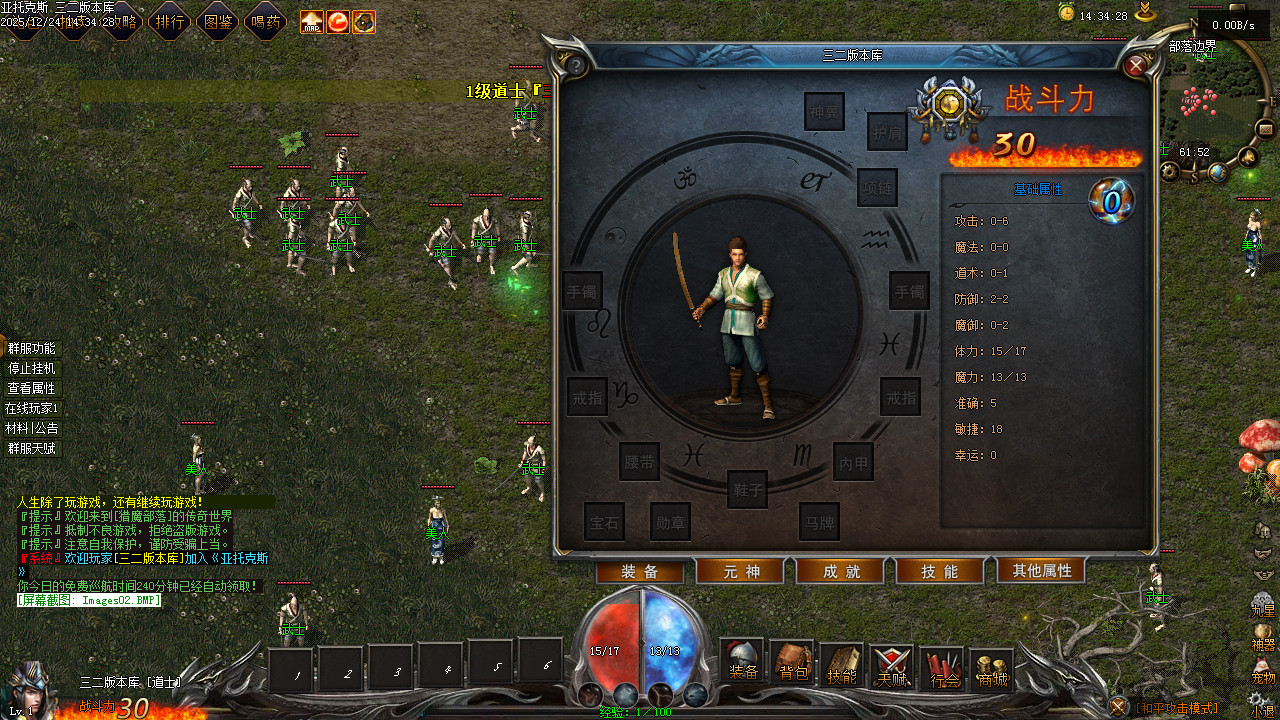Open the 背包 bag icon
1280x720 pixels.
793,664
